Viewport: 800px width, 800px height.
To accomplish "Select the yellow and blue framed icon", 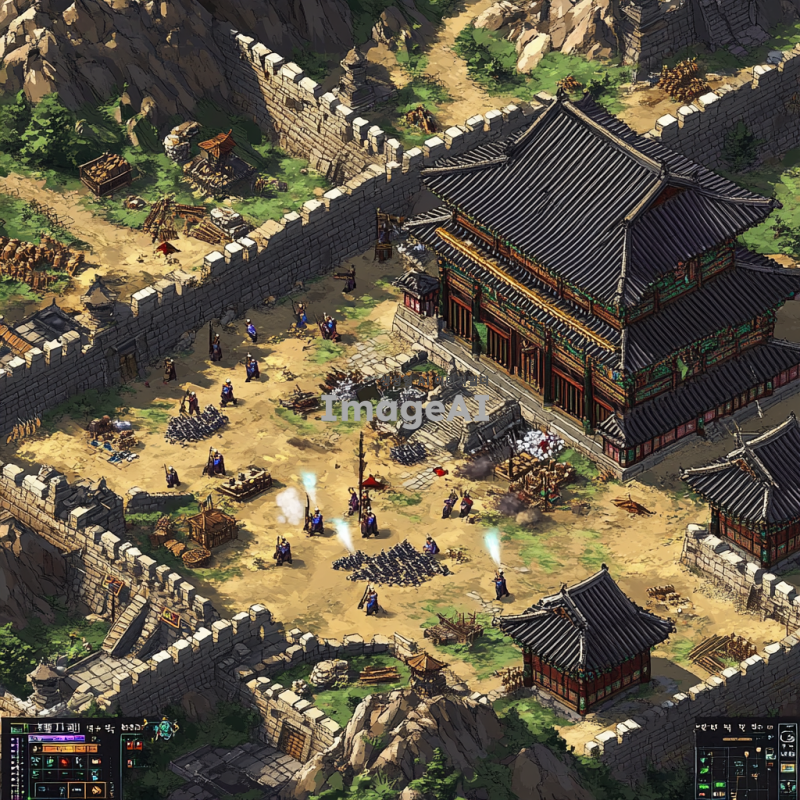I will coord(787,768).
